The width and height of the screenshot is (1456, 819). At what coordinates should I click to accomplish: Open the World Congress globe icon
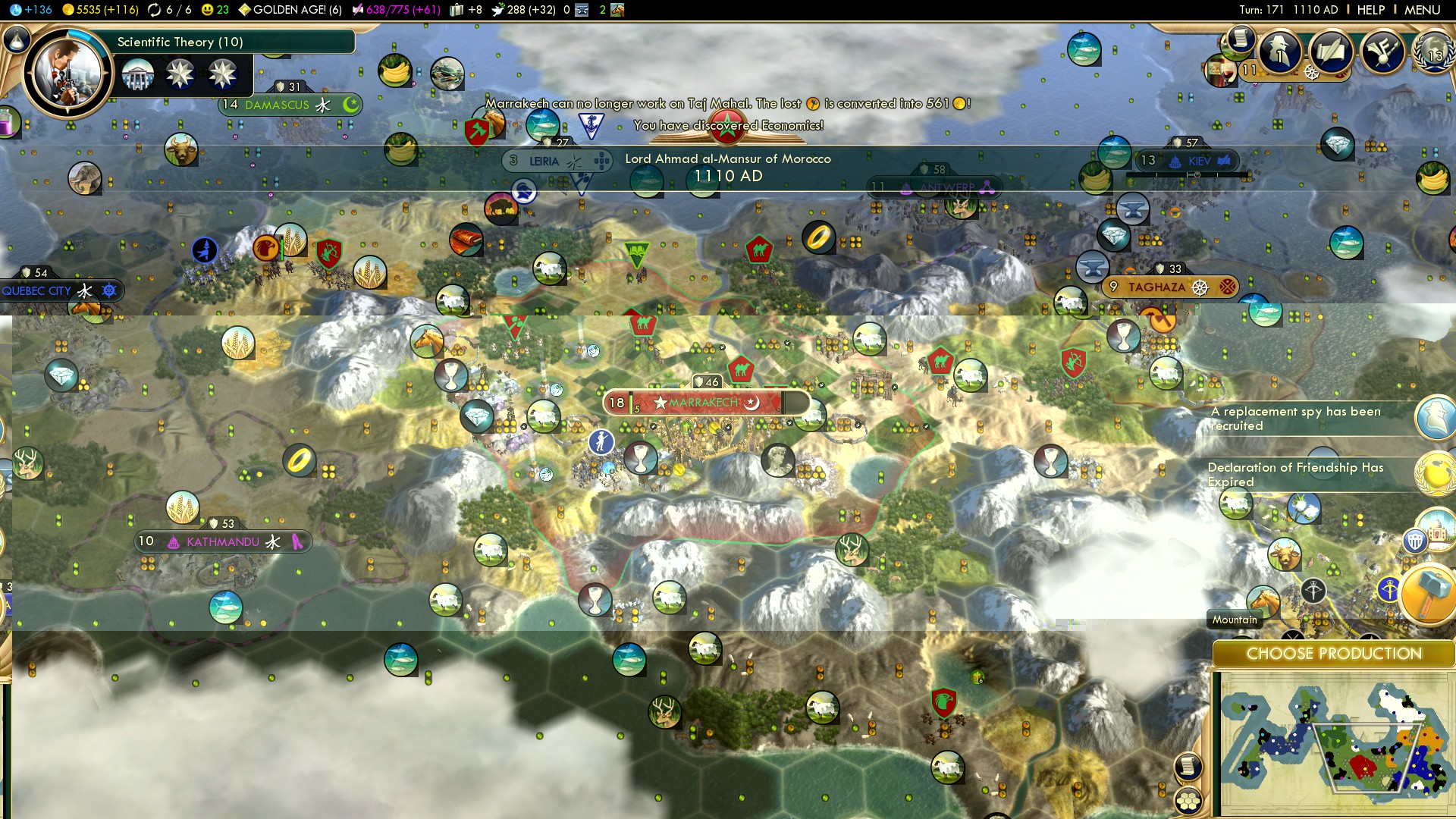(x=1433, y=53)
